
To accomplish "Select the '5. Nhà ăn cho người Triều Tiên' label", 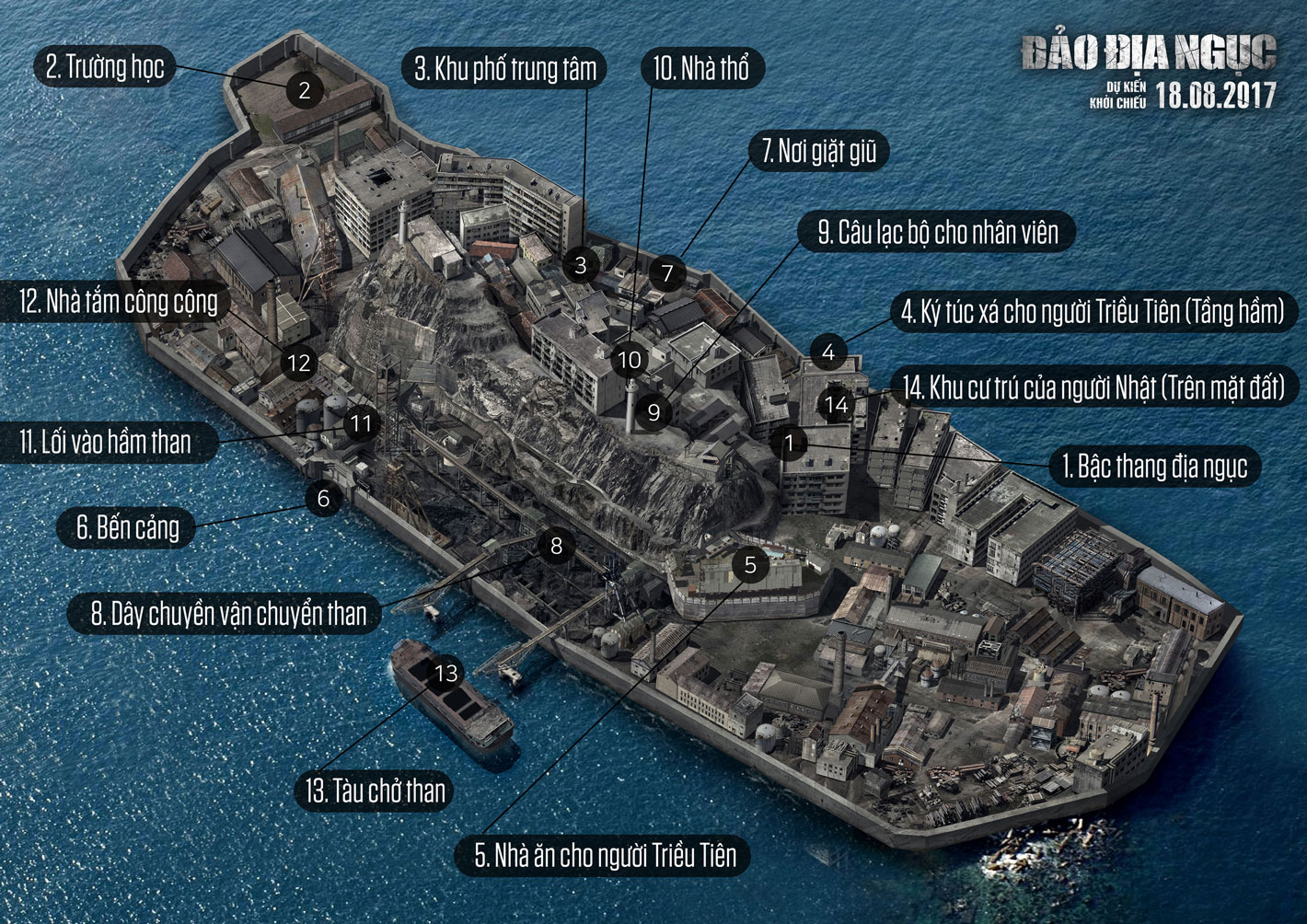I will coord(606,856).
